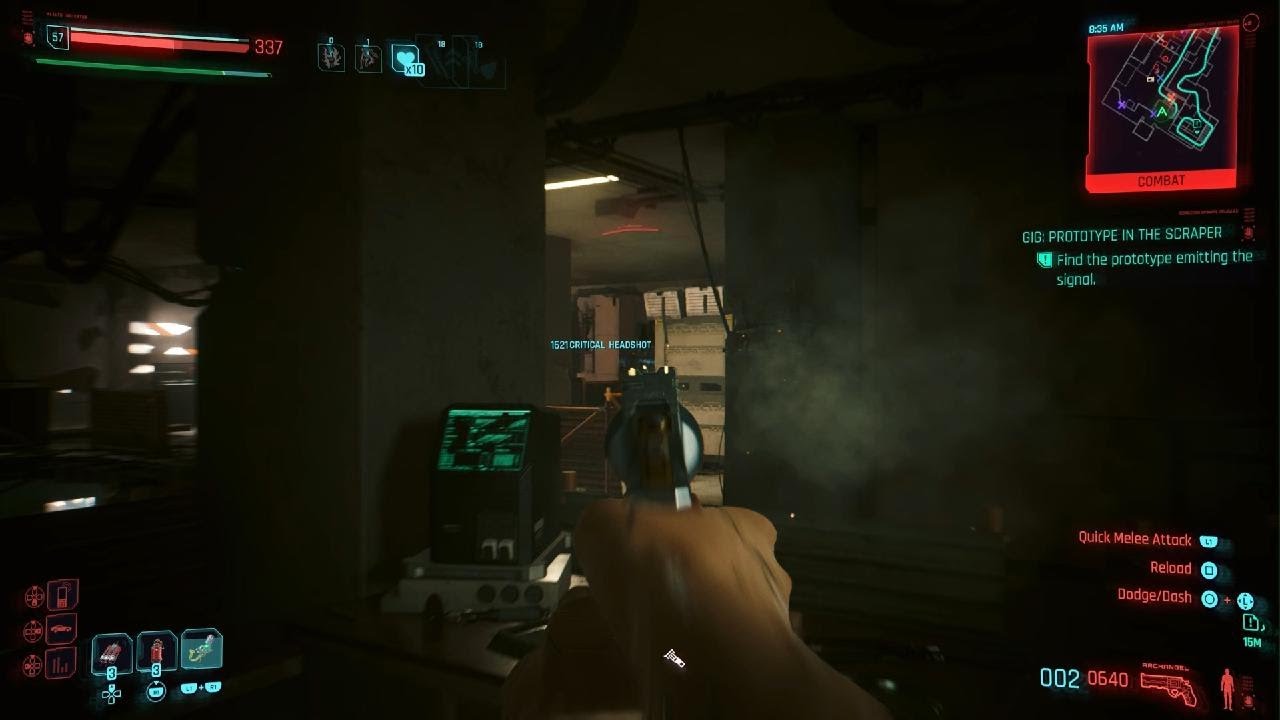The width and height of the screenshot is (1280, 720).
Task: Click the circle button prompt for Dodge/Dash
Action: pyautogui.click(x=1210, y=599)
